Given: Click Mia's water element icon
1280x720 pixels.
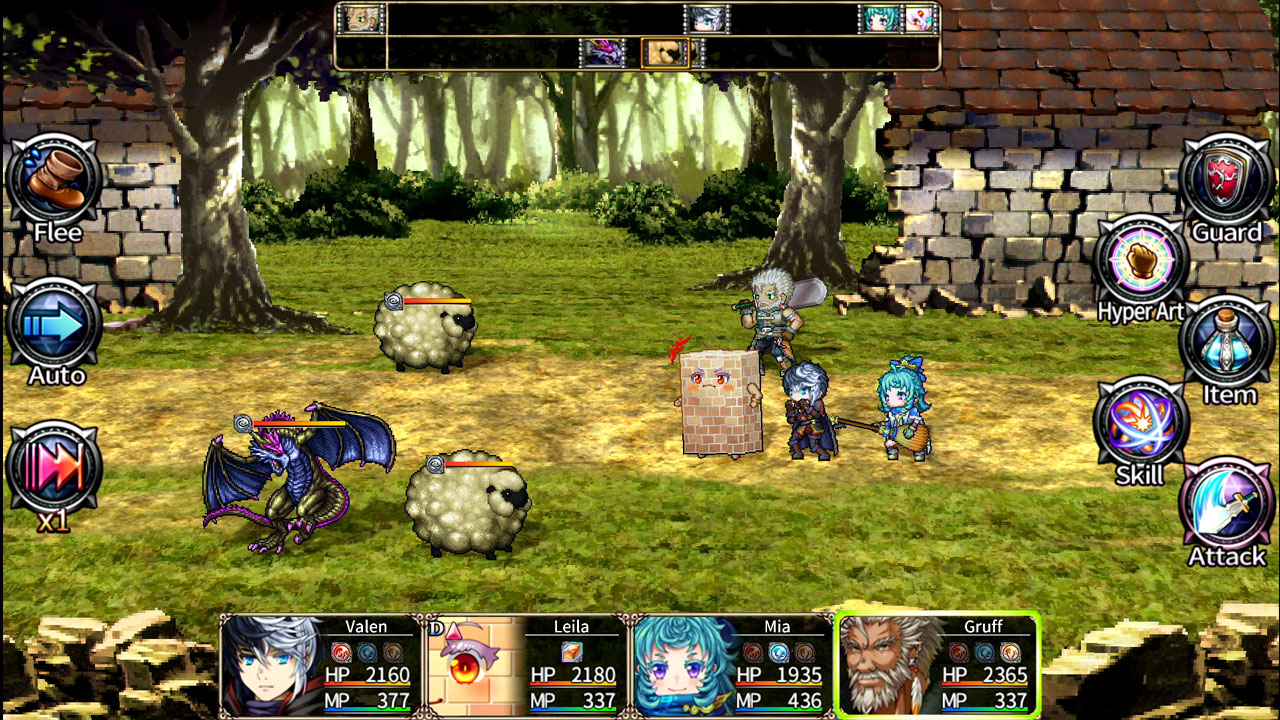Looking at the screenshot, I should point(778,652).
